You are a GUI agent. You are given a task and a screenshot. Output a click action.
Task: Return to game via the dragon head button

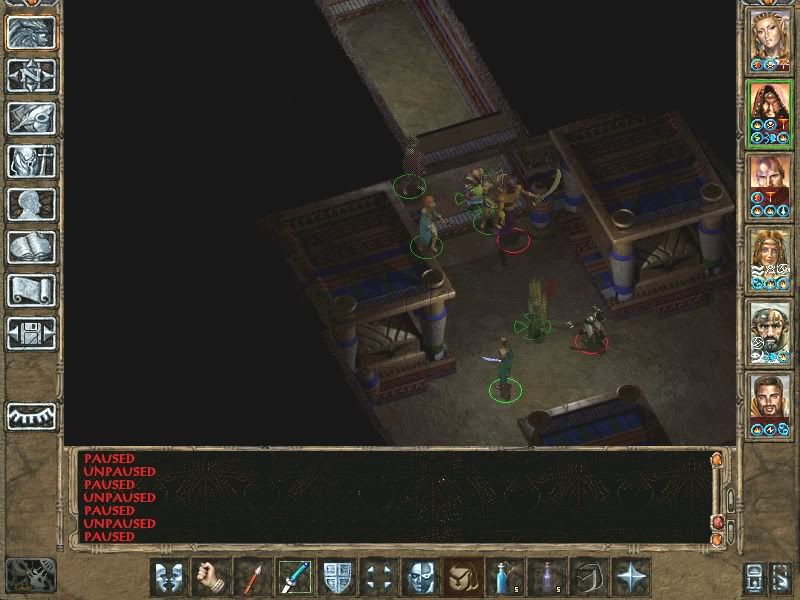(31, 33)
